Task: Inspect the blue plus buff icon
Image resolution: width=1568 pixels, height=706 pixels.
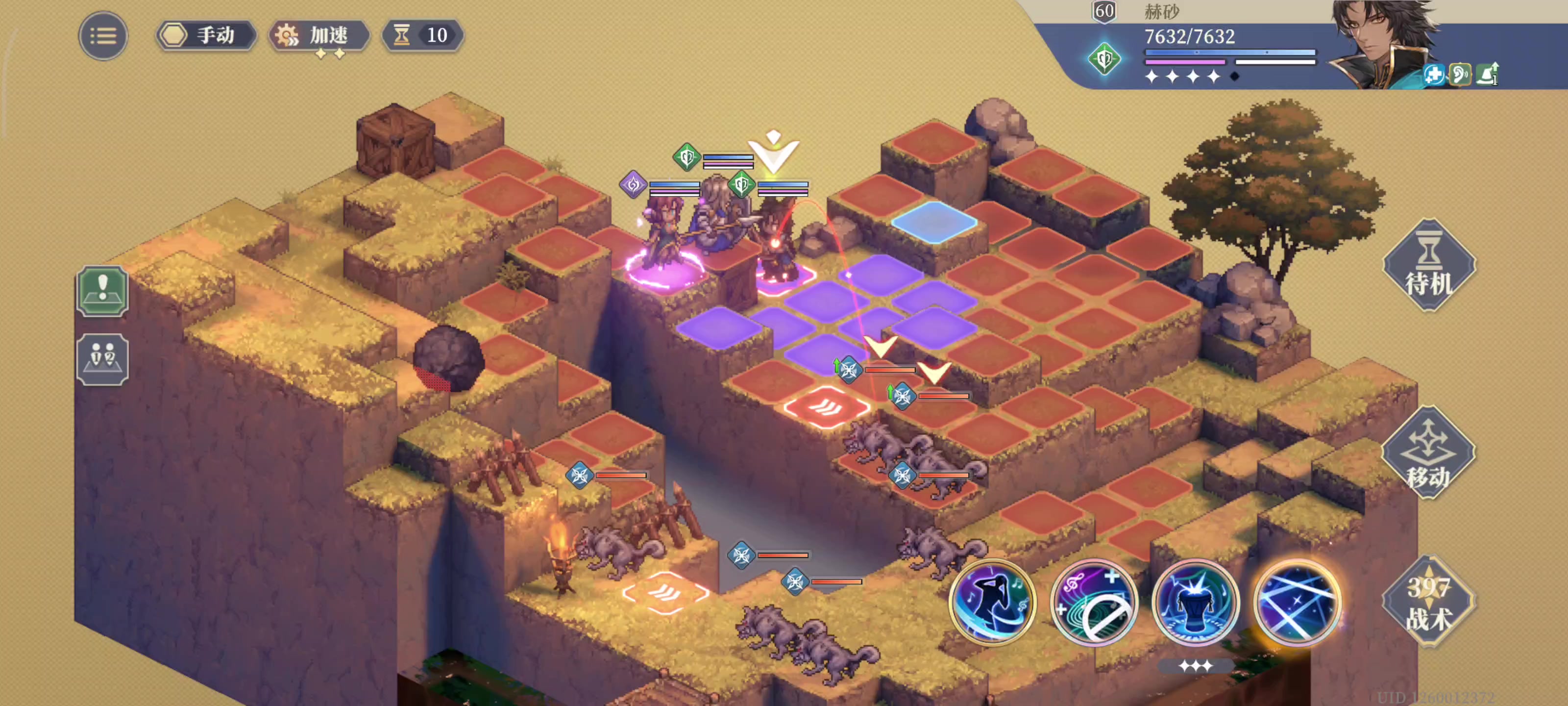Action: click(1433, 75)
